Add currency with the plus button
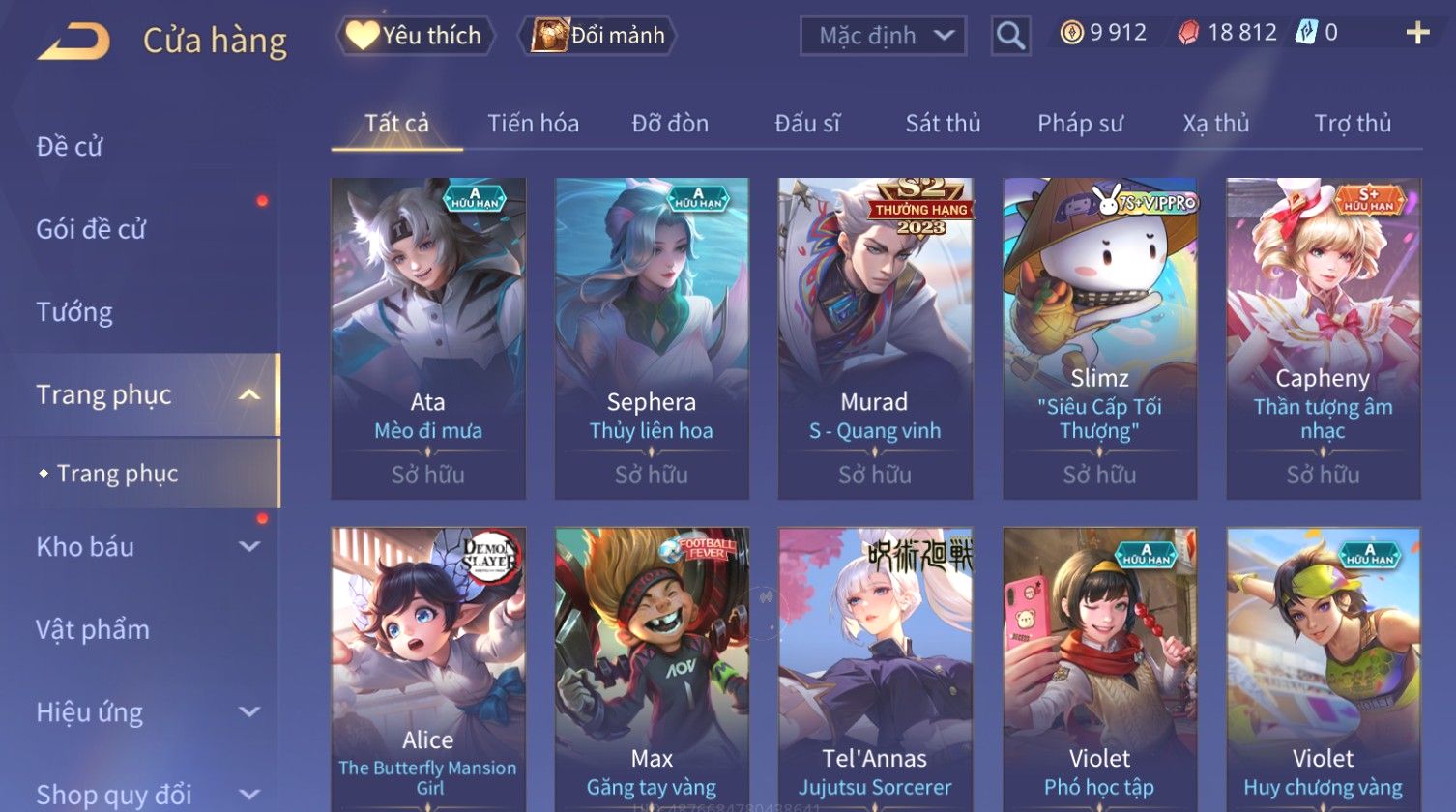Viewport: 1456px width, 812px height. click(x=1417, y=34)
